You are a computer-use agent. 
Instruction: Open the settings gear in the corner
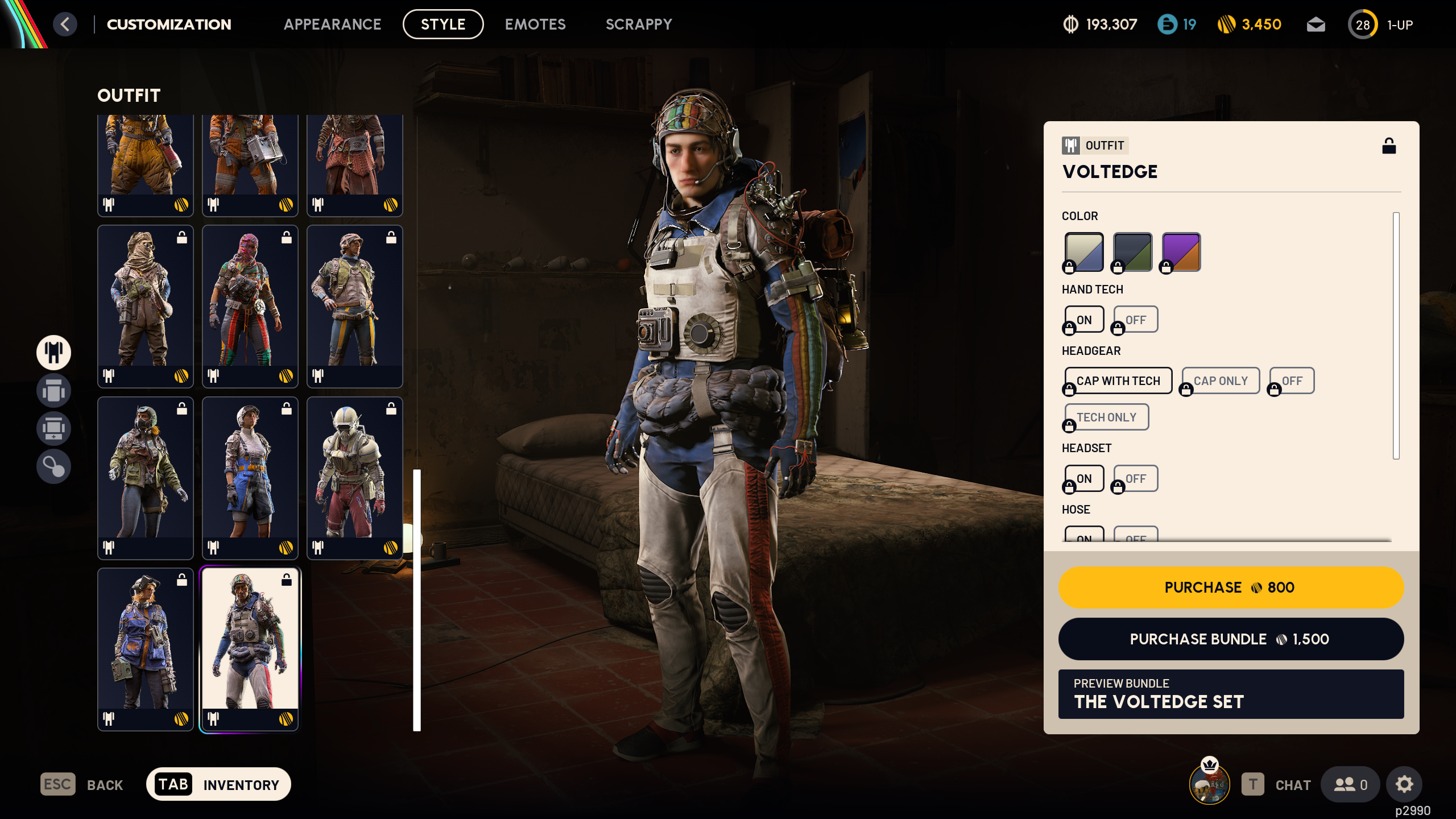click(1404, 784)
